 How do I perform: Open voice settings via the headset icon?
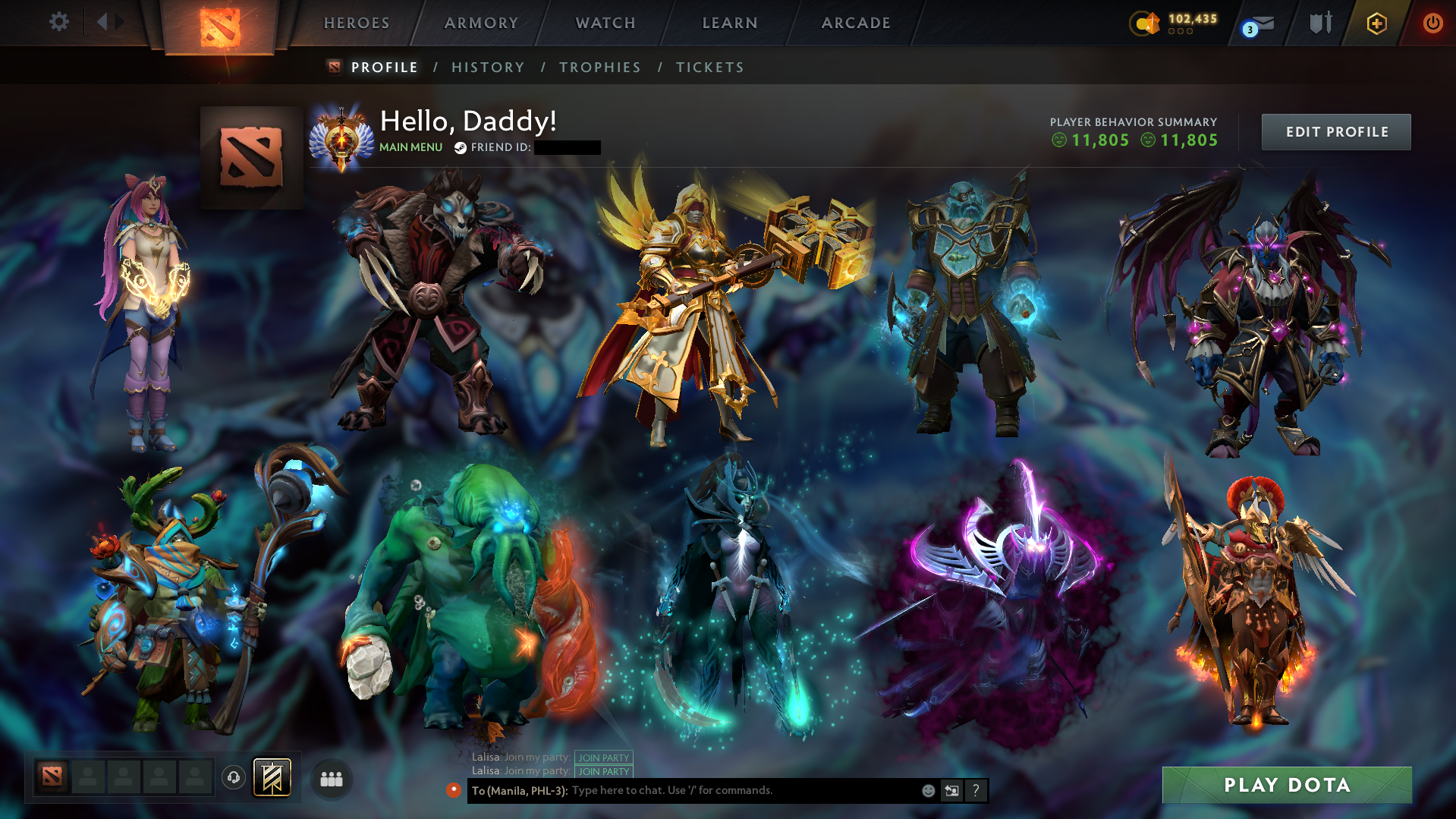coord(234,778)
